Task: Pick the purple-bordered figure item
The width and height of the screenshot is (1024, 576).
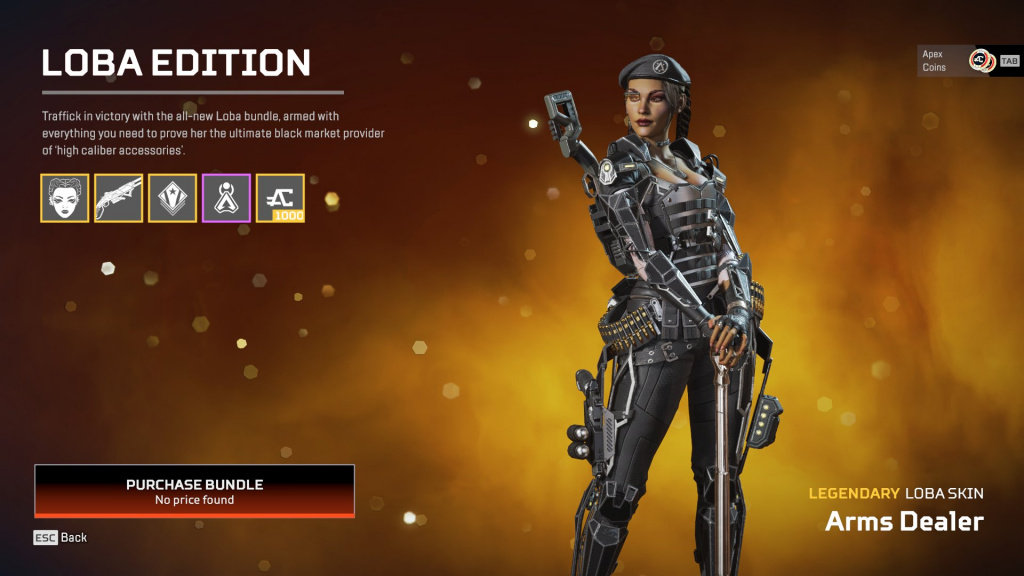Action: coord(227,198)
